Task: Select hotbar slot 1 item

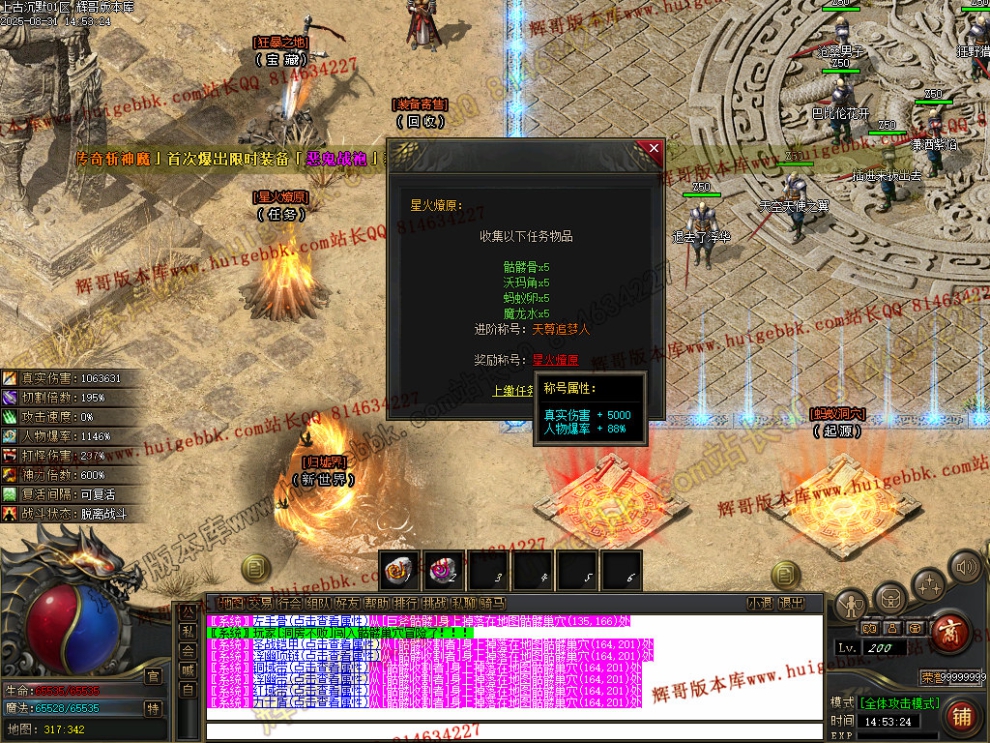Action: coord(399,570)
